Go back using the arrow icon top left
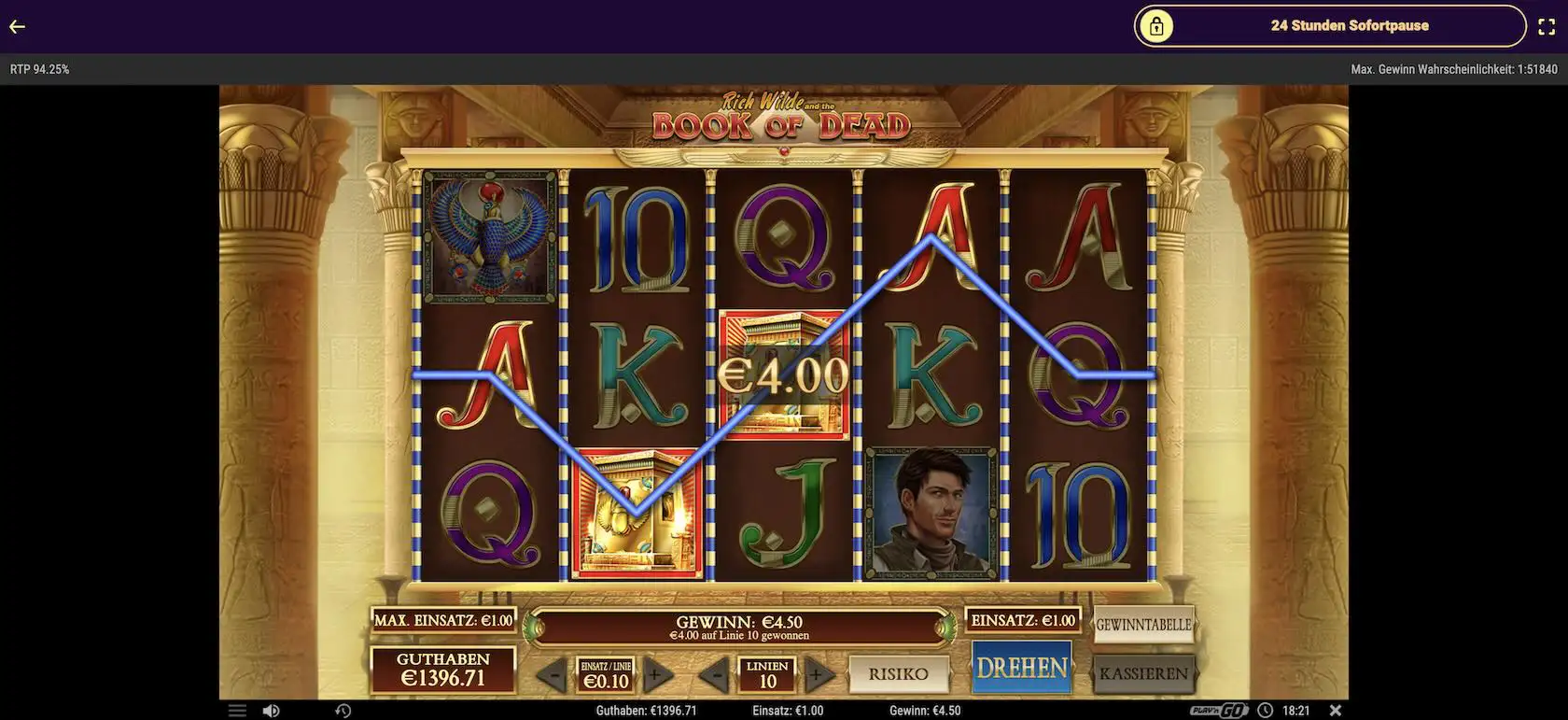This screenshot has width=1568, height=720. click(17, 25)
